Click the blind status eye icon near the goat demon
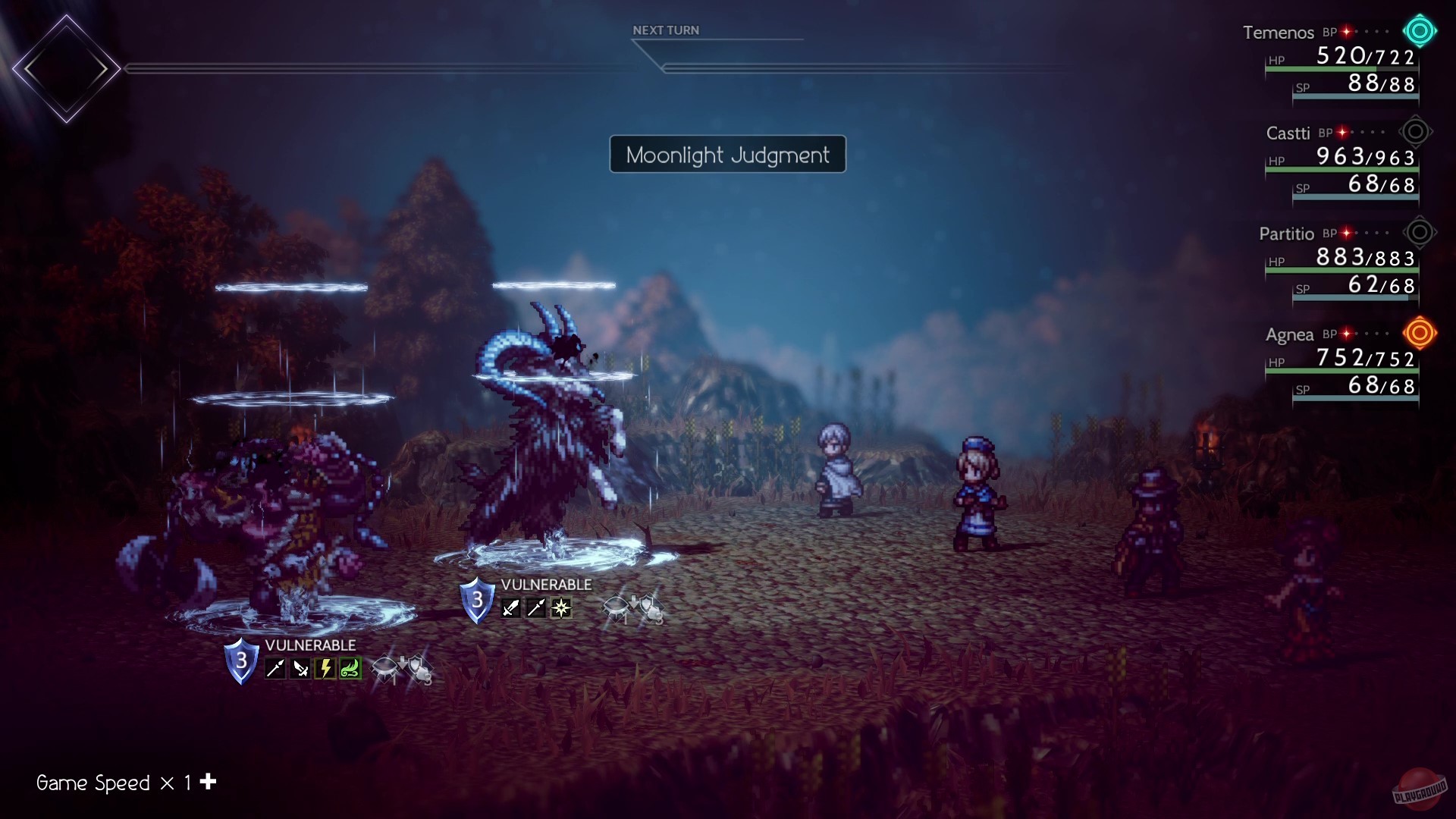 tap(616, 607)
